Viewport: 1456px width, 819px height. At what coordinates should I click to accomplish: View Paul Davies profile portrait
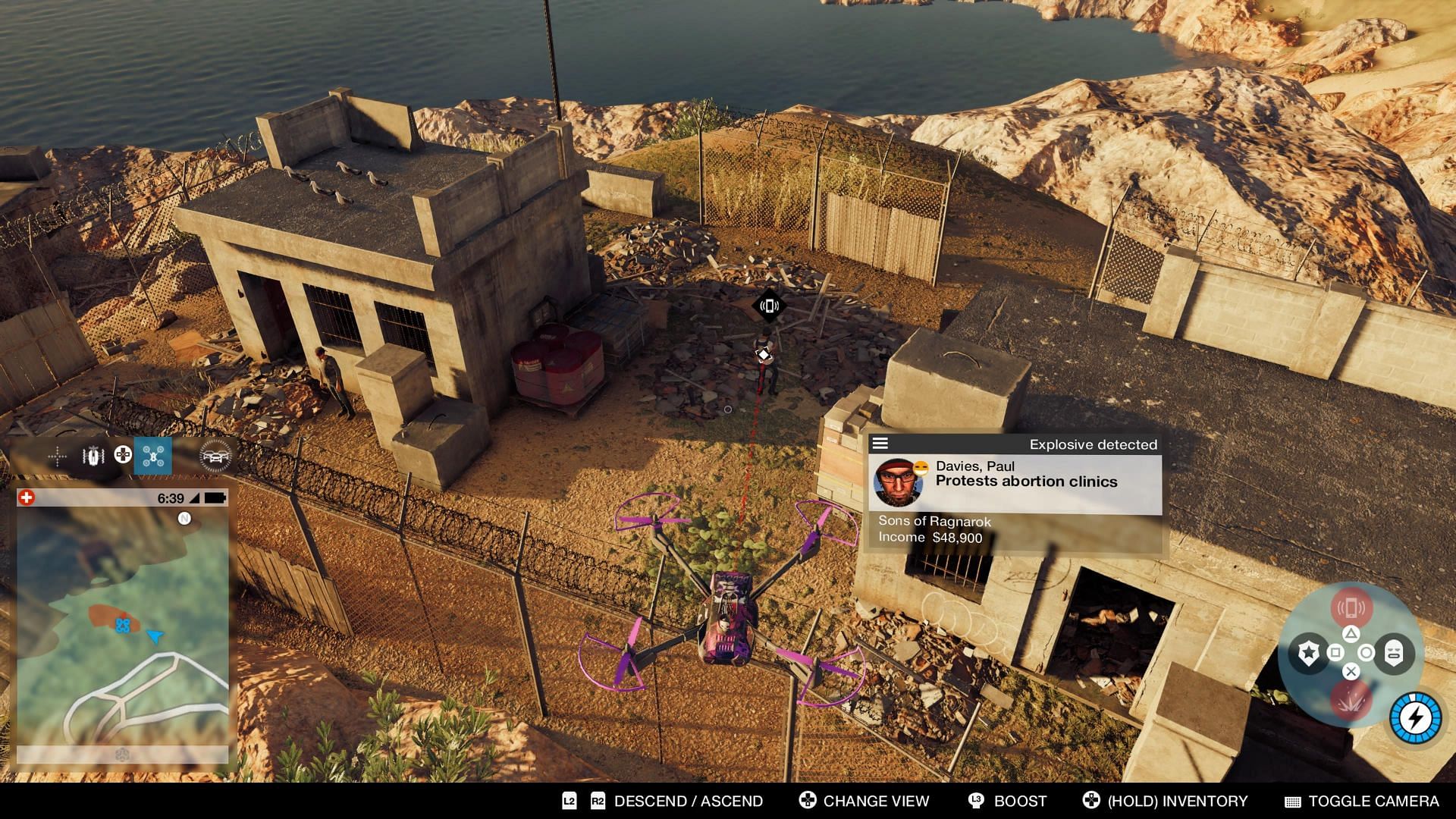pyautogui.click(x=897, y=482)
